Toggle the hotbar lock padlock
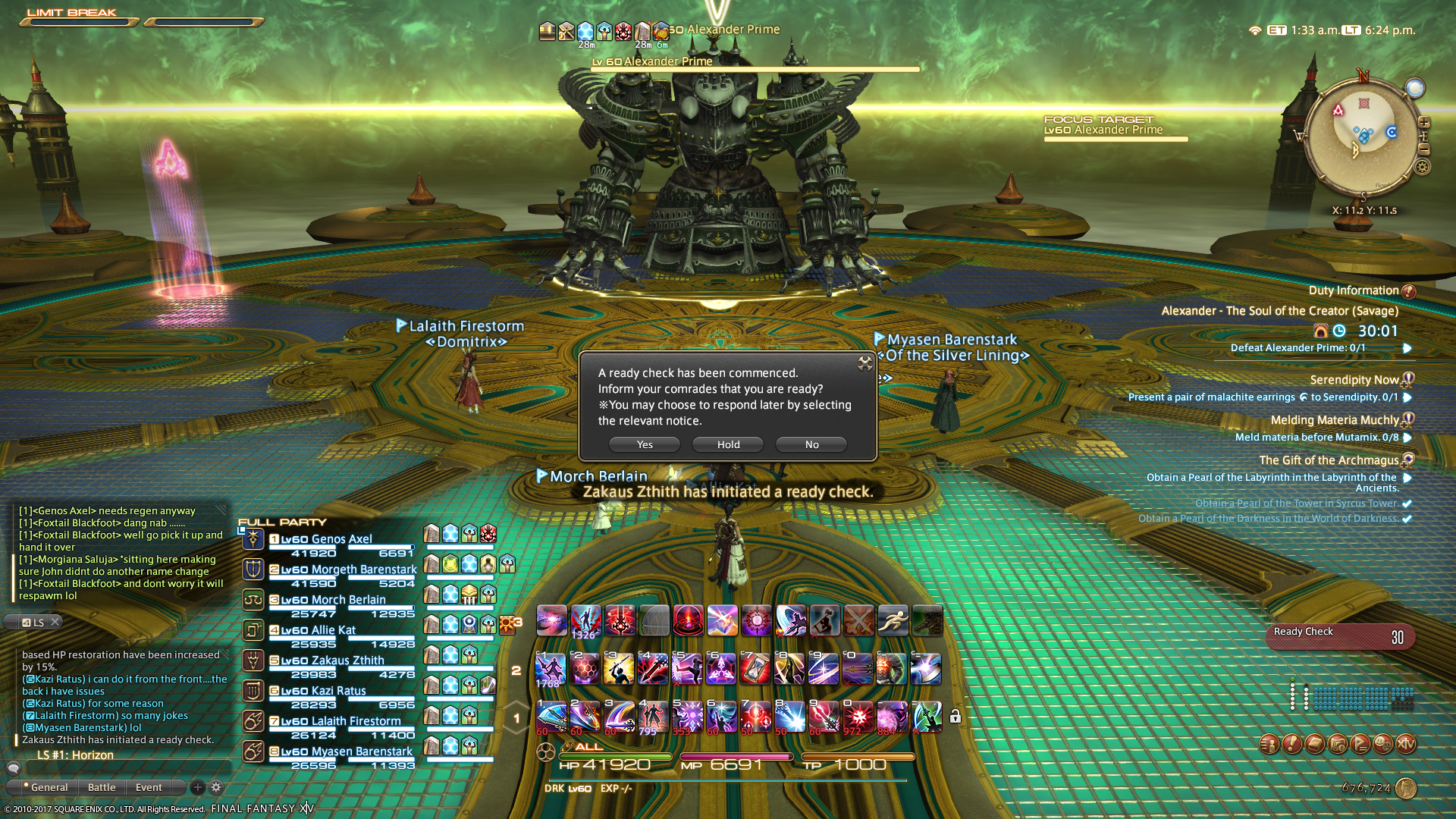This screenshot has width=1456, height=819. click(x=955, y=717)
